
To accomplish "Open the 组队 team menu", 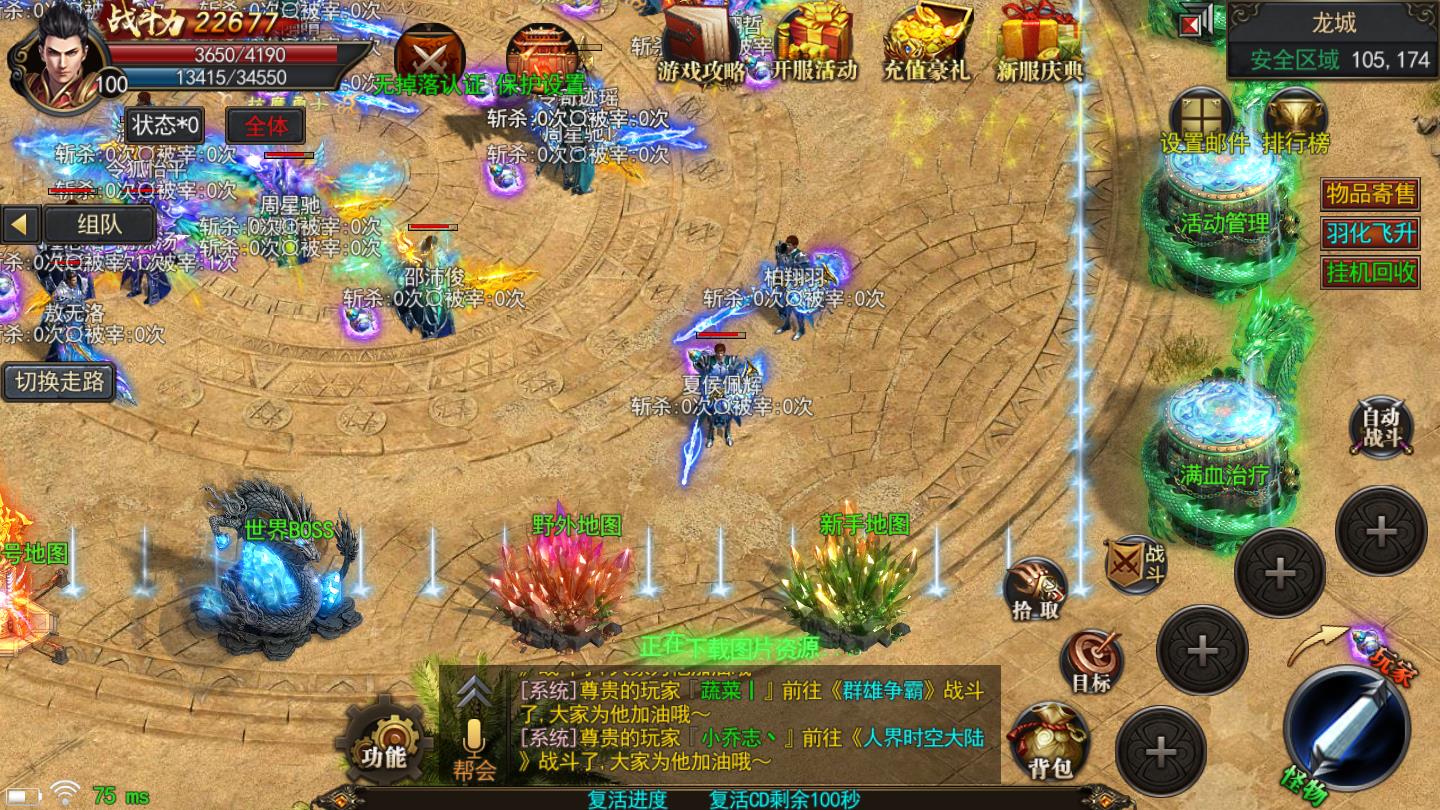I will (x=100, y=224).
